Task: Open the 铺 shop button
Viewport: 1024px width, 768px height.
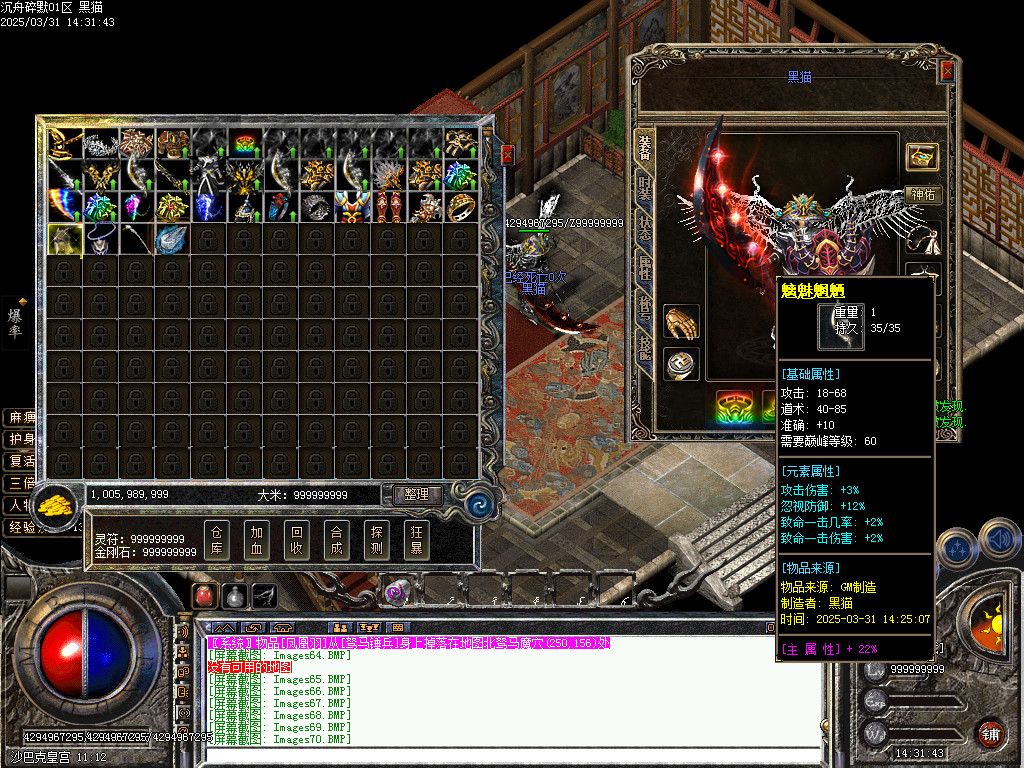Action: (990, 733)
